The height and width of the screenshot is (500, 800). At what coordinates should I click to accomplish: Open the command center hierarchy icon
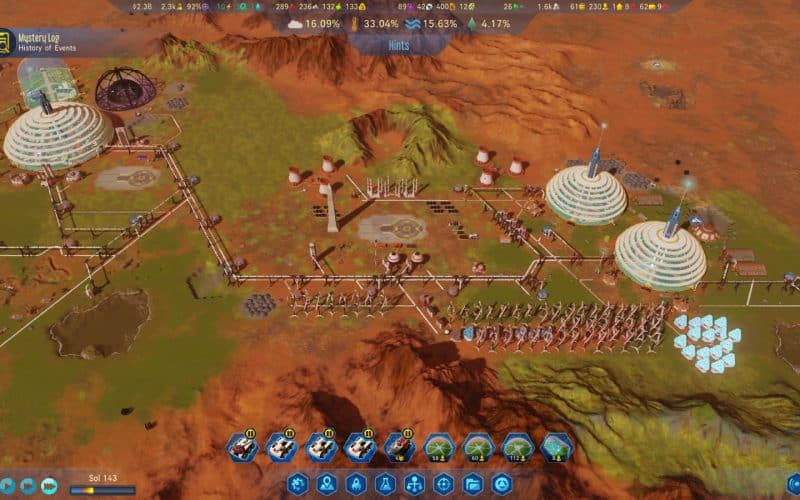pos(414,485)
